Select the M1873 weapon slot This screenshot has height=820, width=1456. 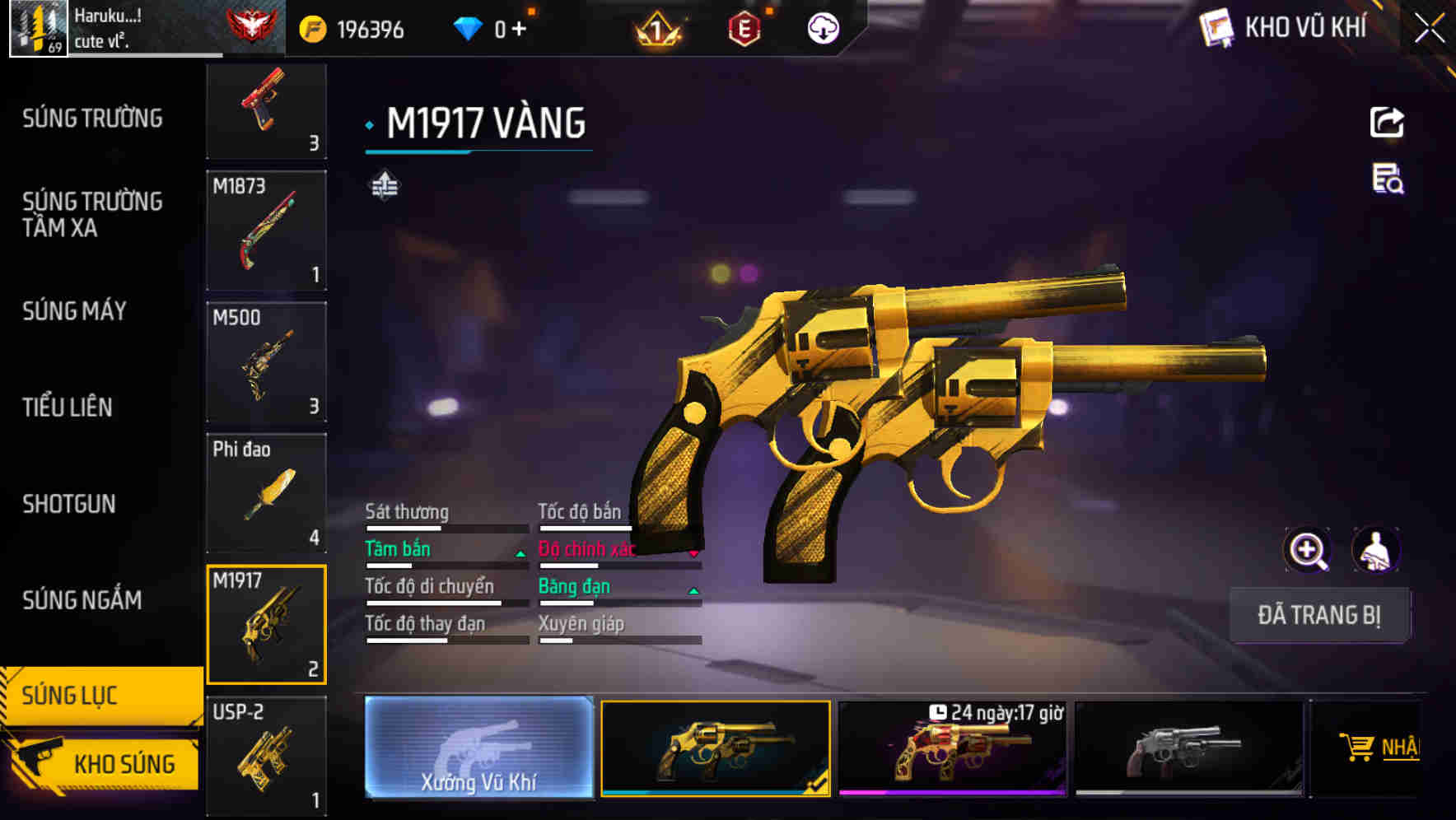pos(266,231)
